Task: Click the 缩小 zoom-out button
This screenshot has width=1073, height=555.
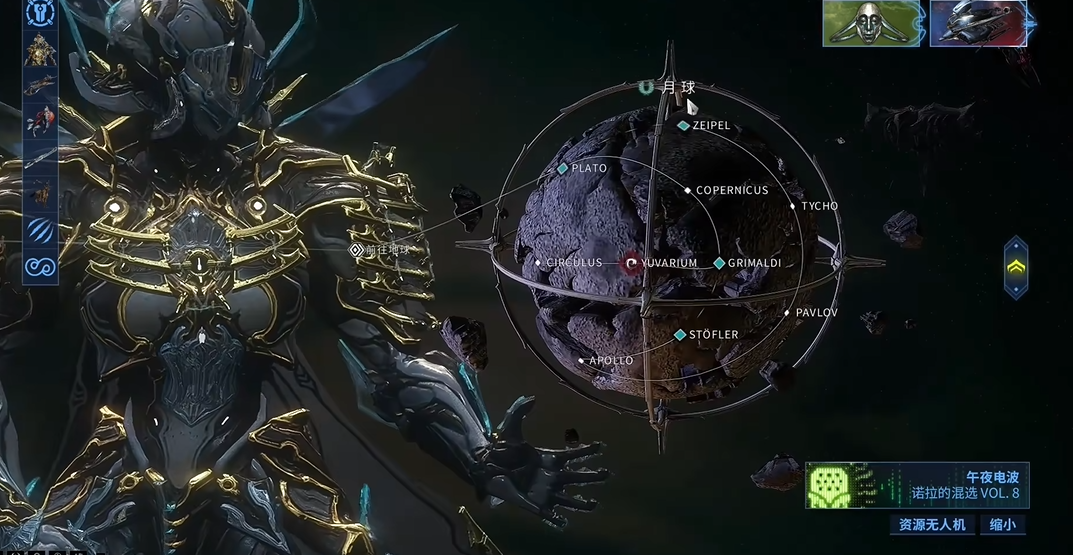Action: pos(1002,524)
